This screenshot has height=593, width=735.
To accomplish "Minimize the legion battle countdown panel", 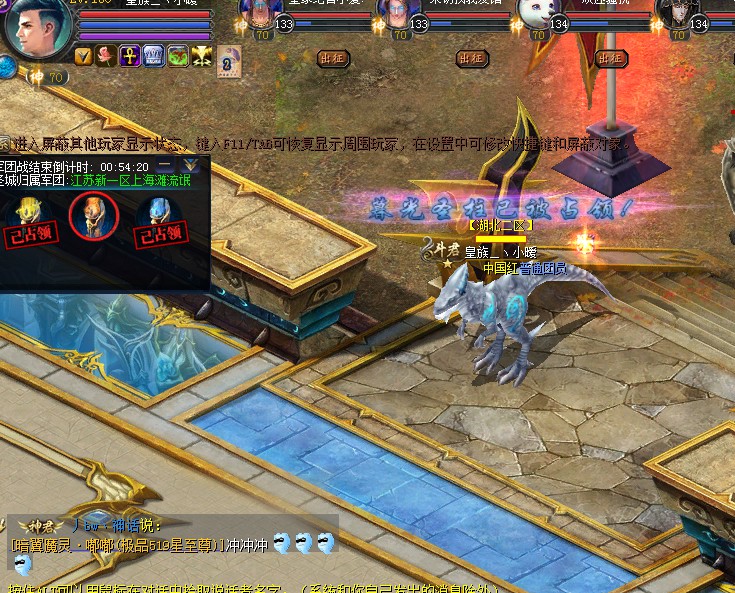I will [164, 166].
